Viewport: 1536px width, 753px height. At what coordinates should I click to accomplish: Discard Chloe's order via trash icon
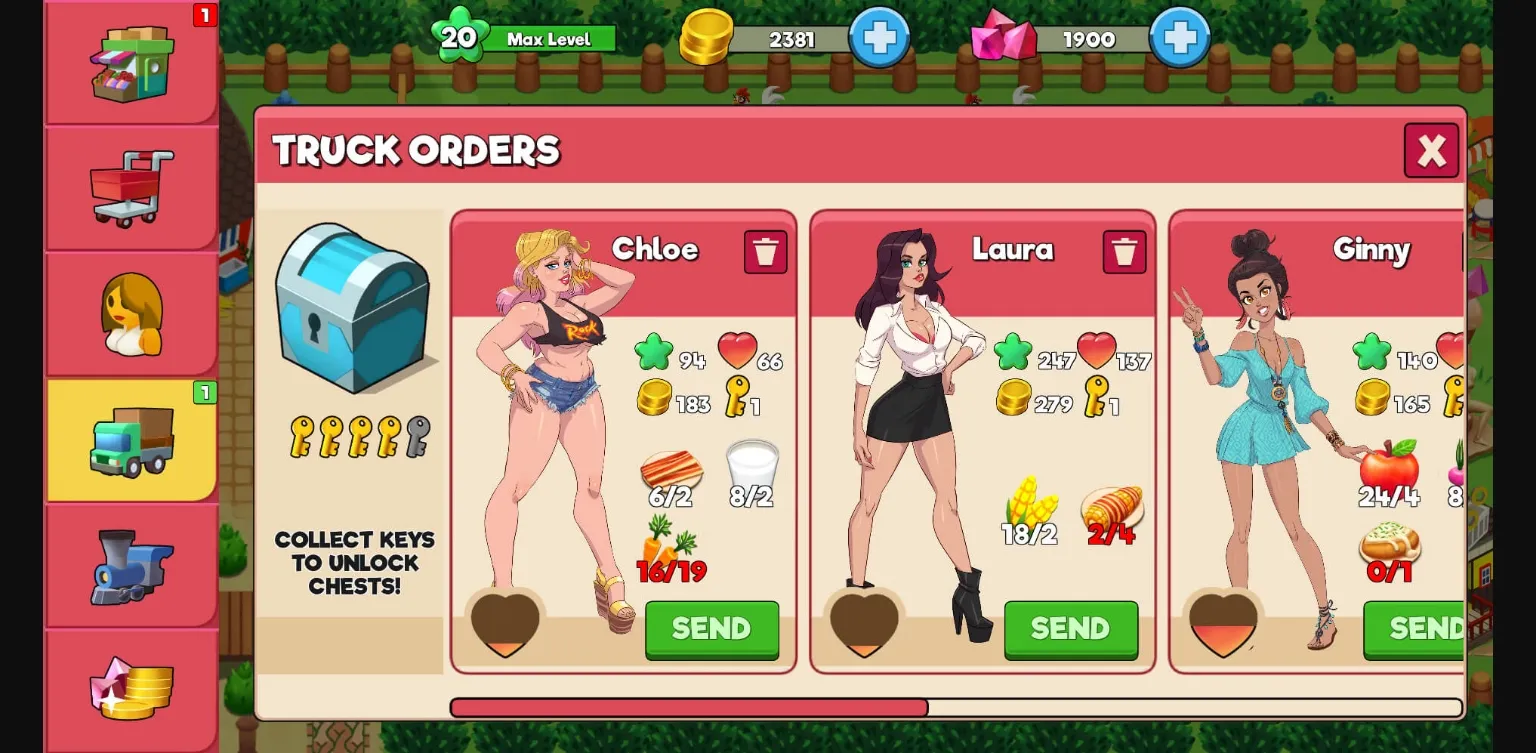(765, 252)
